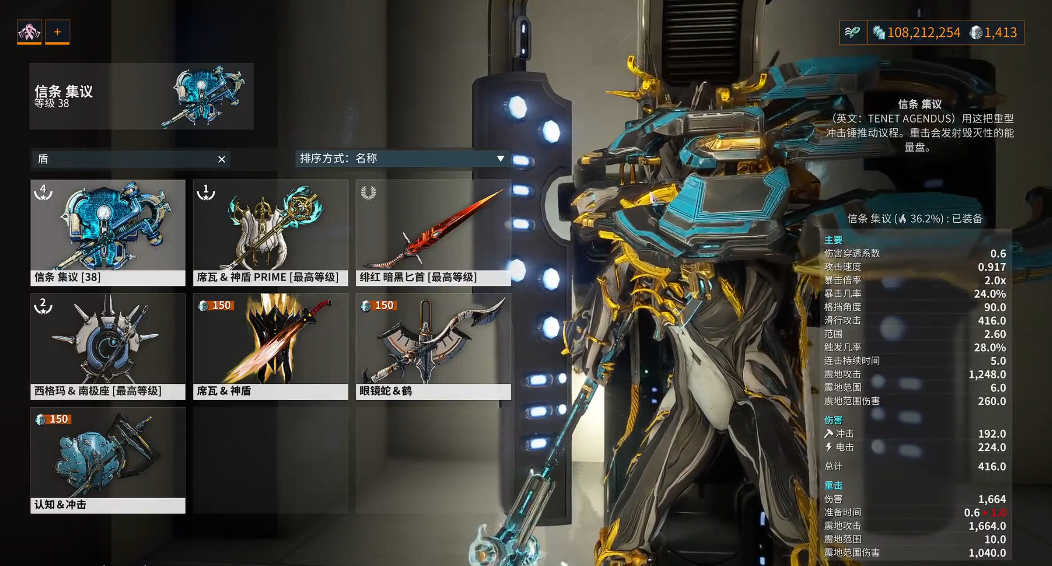The image size is (1052, 566).
Task: Select the pink warframe loadout tab
Action: coord(29,32)
